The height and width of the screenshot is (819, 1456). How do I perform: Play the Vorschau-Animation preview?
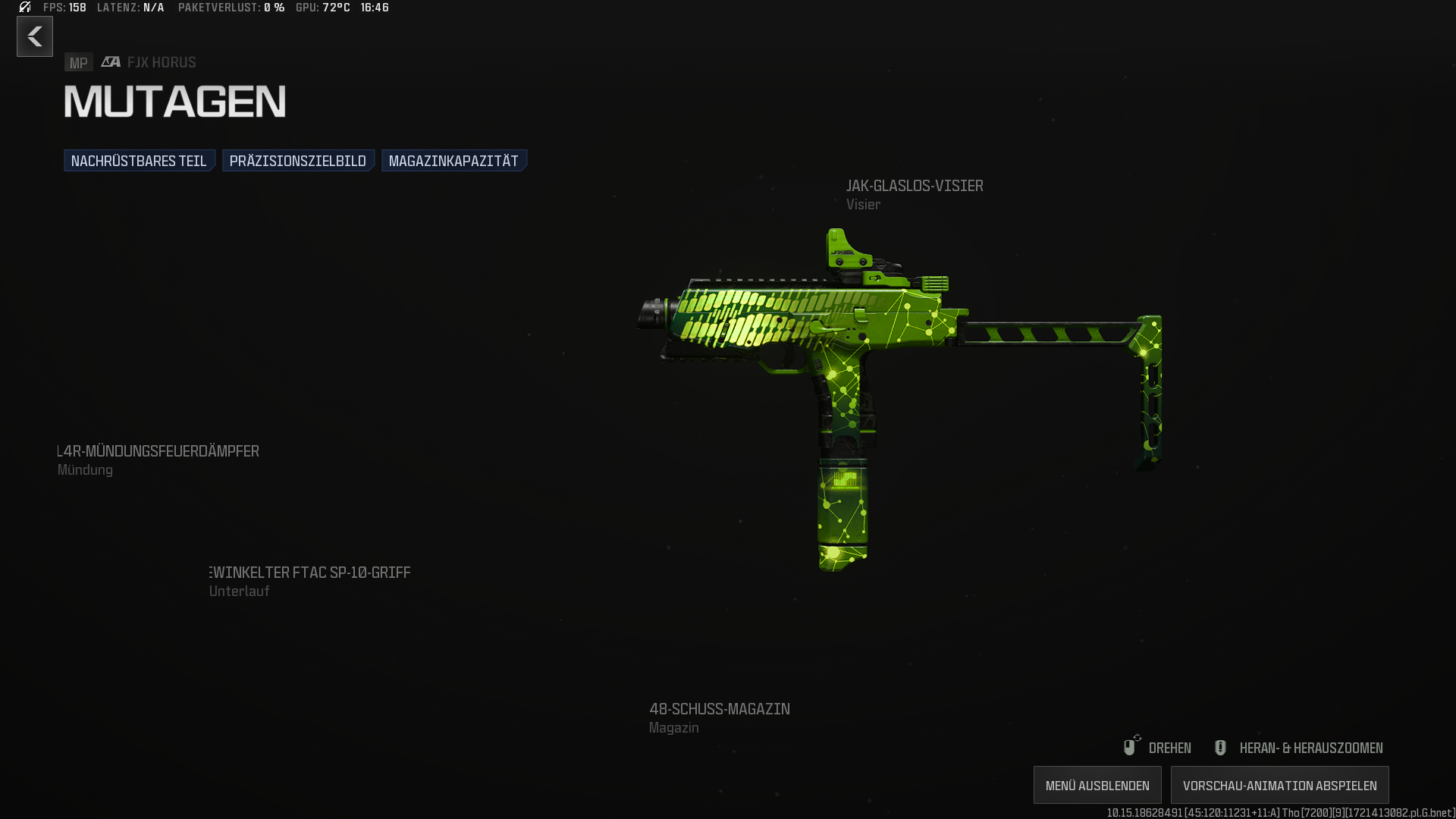pos(1279,786)
